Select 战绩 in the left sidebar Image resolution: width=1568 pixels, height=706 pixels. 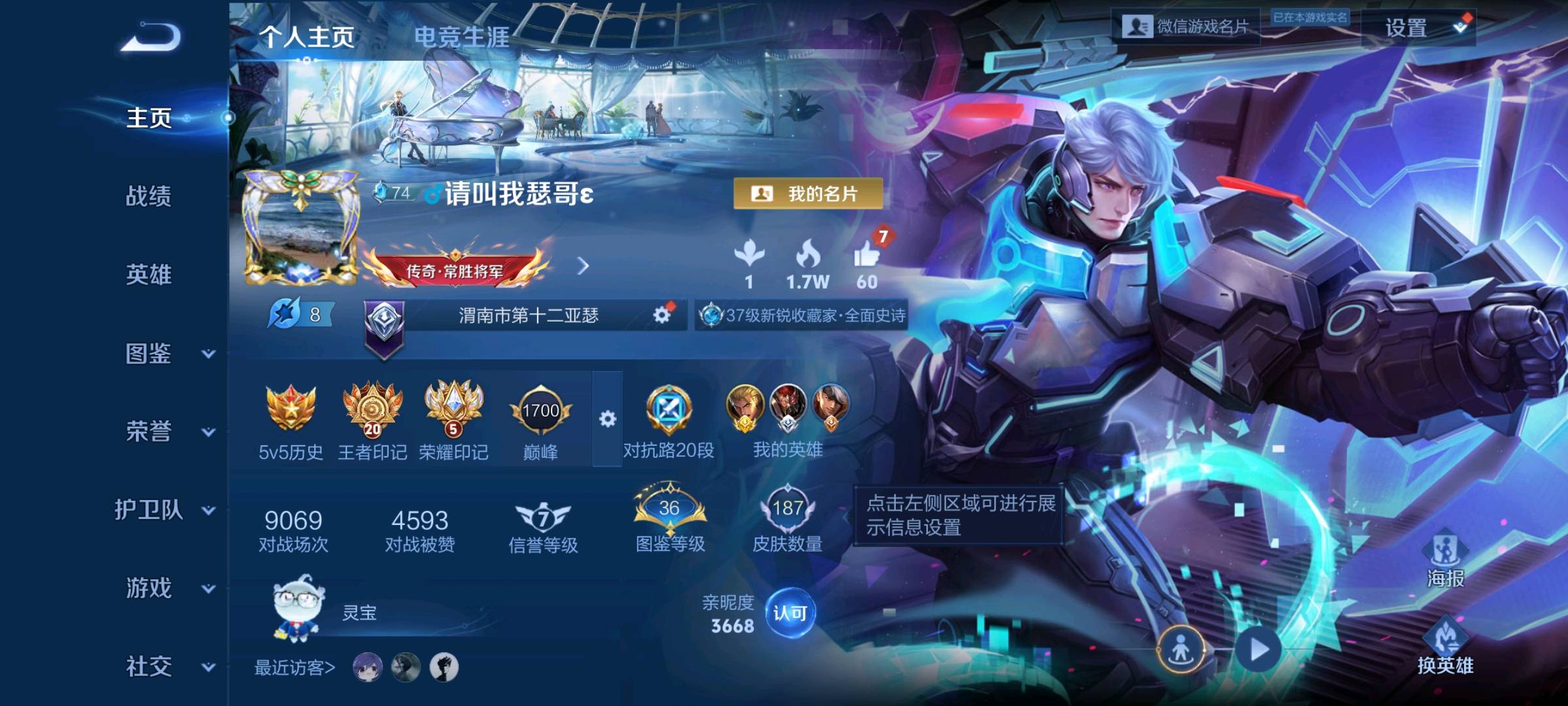149,198
